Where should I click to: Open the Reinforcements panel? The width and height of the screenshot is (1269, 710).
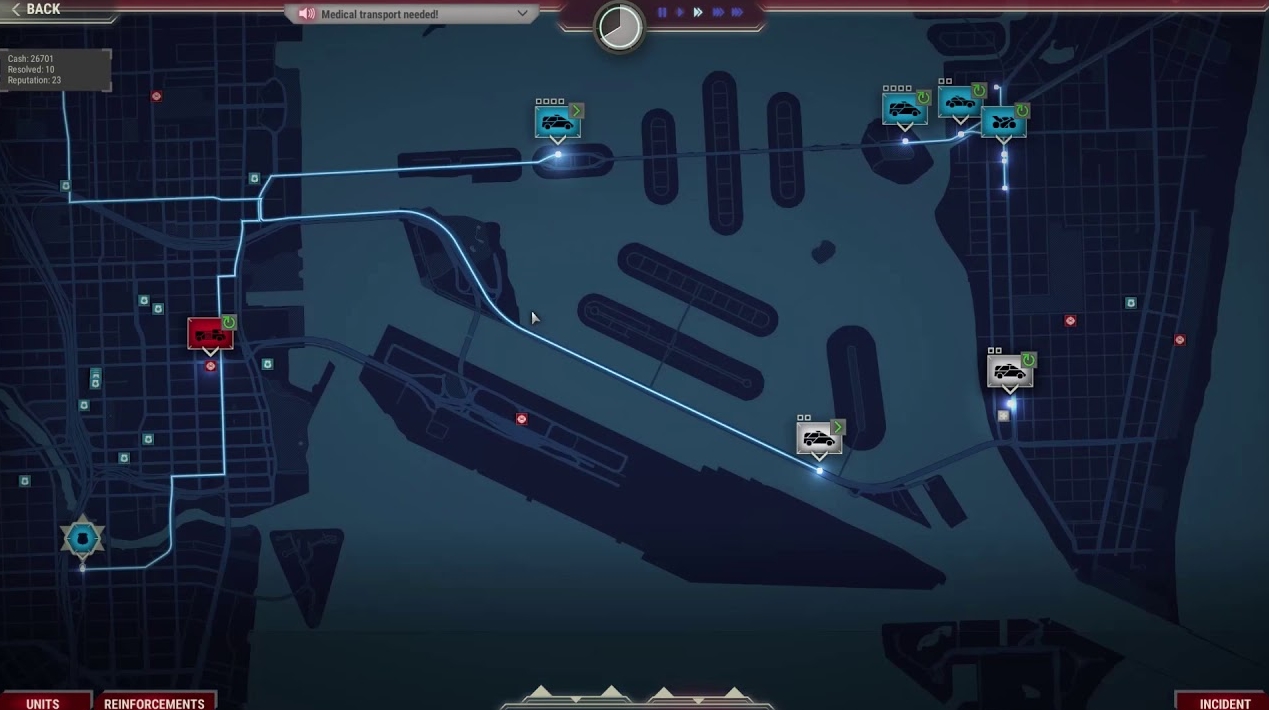[154, 702]
